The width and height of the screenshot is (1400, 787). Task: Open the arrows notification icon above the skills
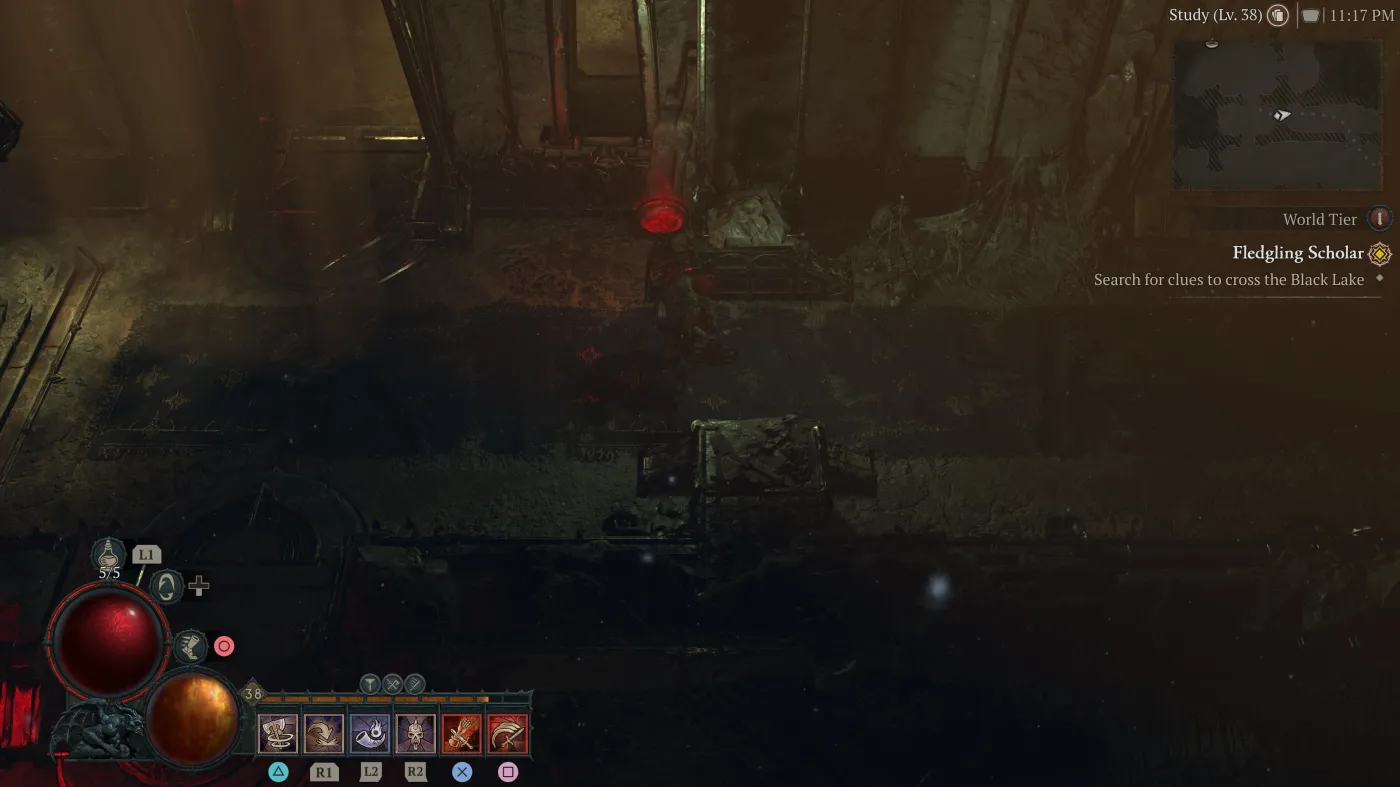tap(413, 685)
